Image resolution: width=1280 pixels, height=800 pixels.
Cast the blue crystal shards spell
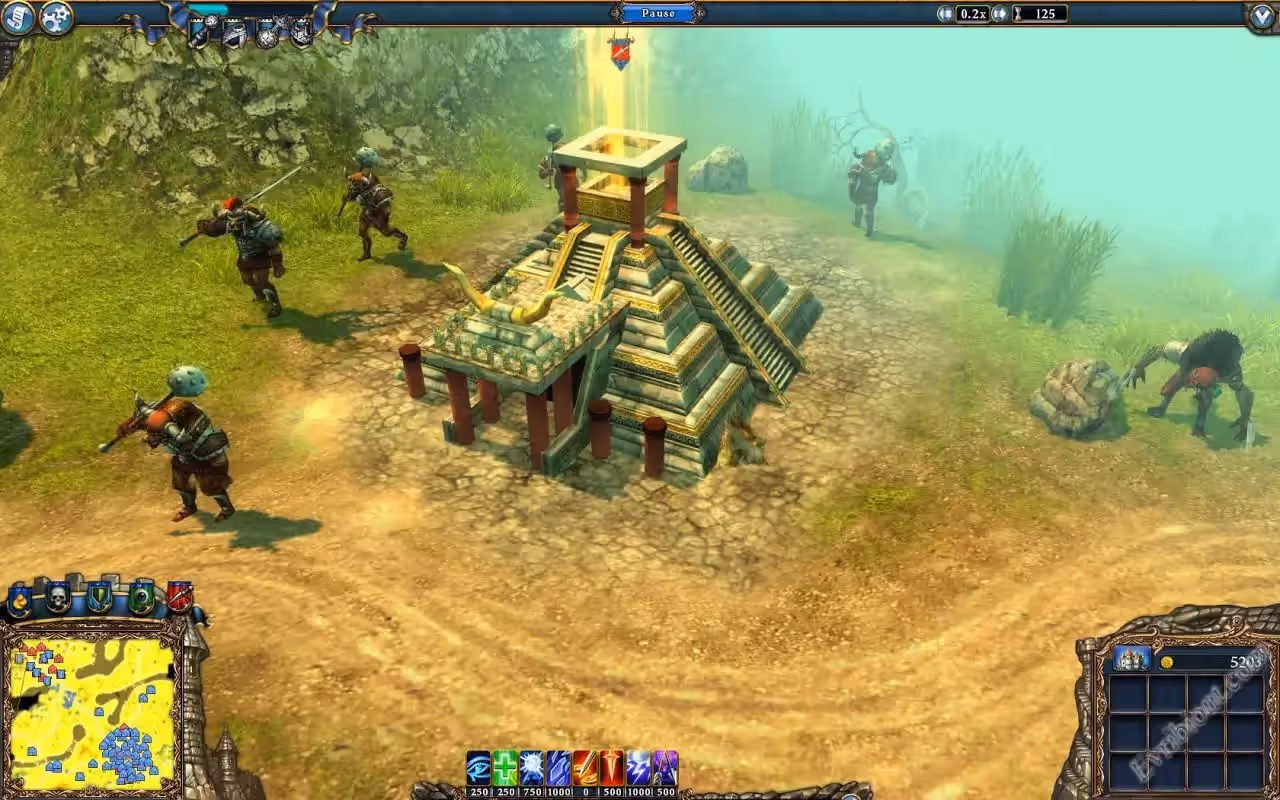tap(558, 768)
